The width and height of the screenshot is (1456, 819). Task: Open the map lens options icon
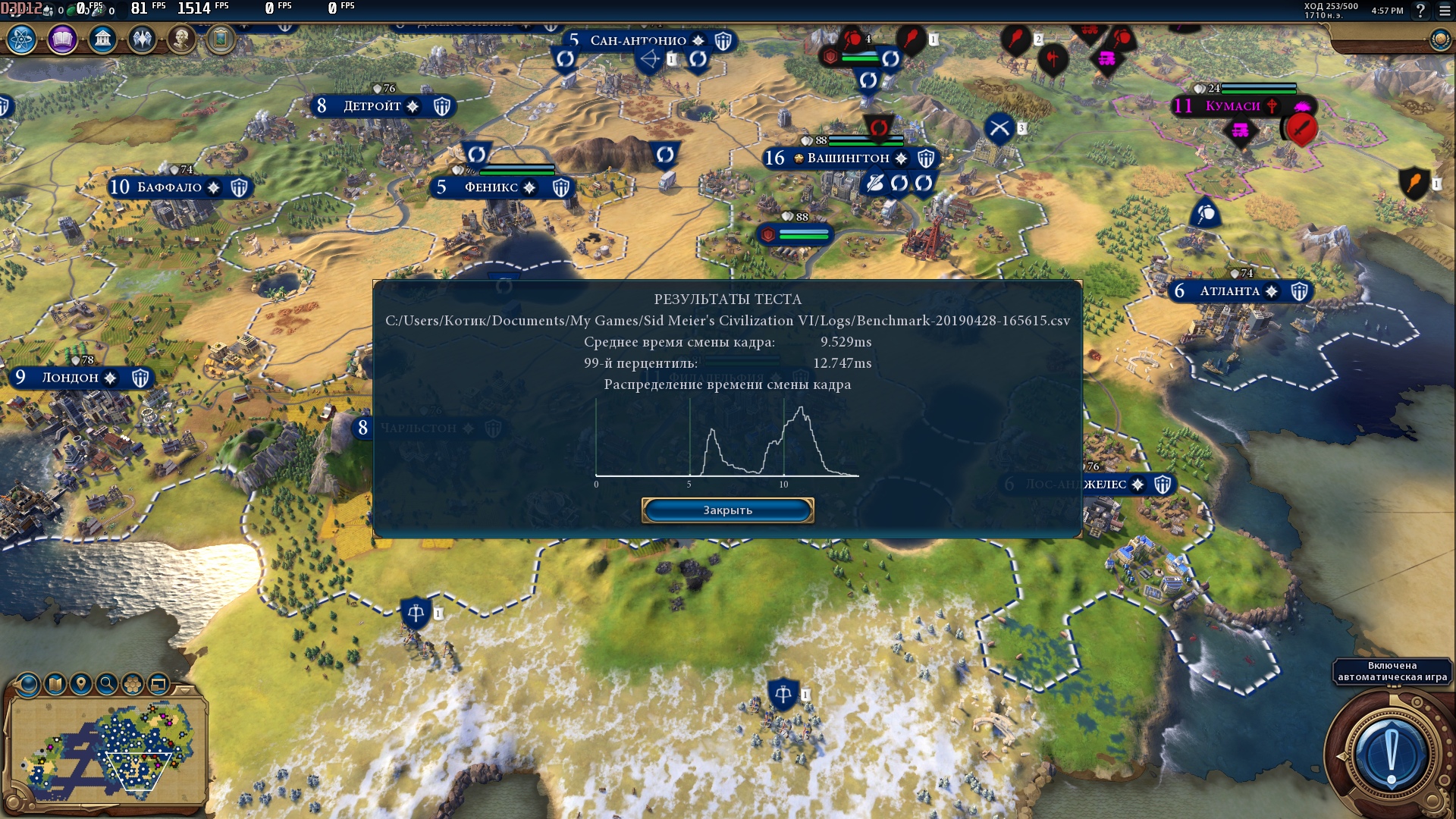[29, 685]
